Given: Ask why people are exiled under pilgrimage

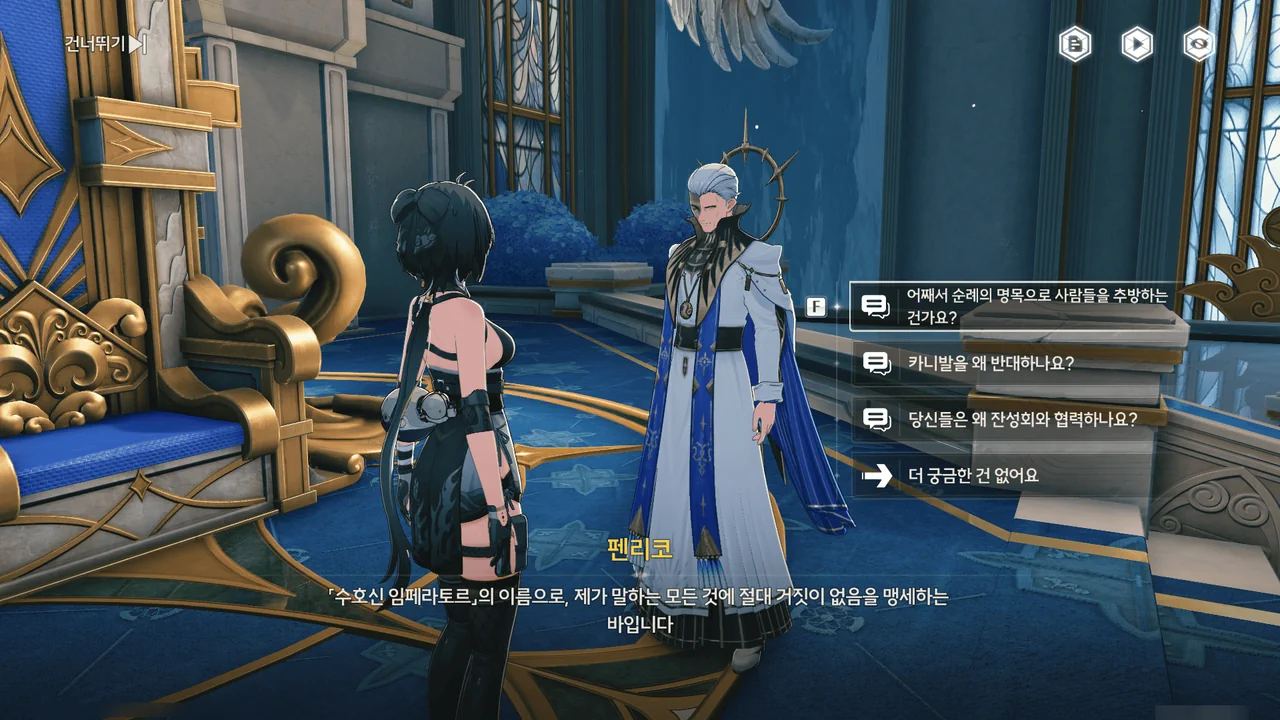Looking at the screenshot, I should click(x=1010, y=306).
